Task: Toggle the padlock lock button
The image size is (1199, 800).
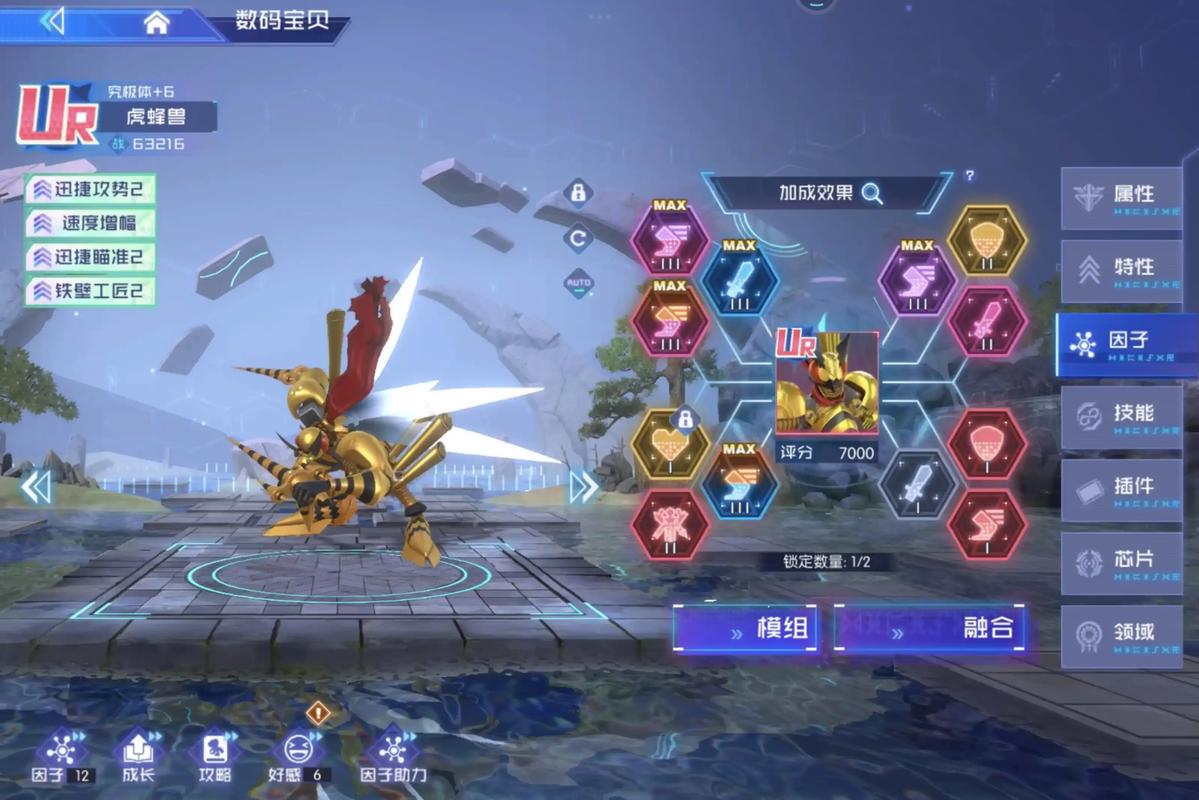Action: (578, 192)
